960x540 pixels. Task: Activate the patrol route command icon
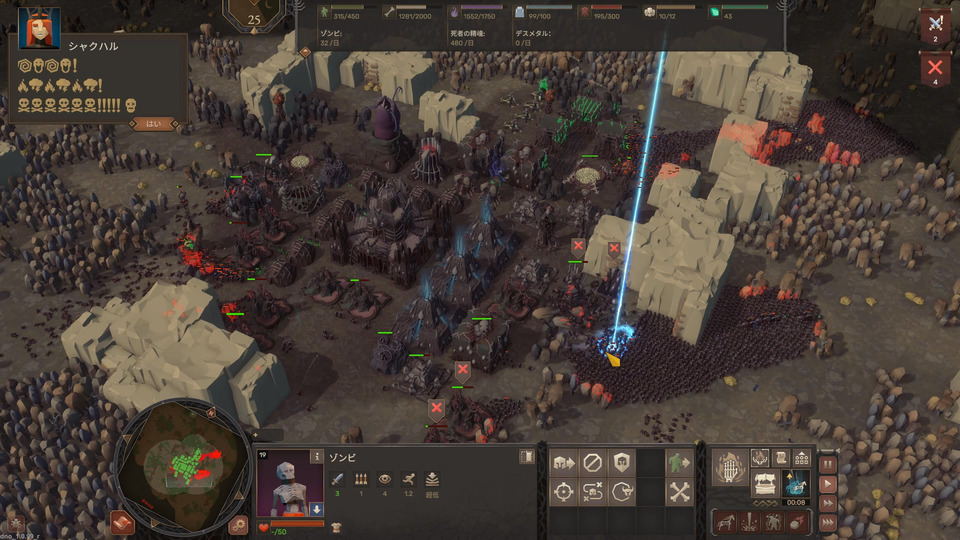tap(592, 492)
